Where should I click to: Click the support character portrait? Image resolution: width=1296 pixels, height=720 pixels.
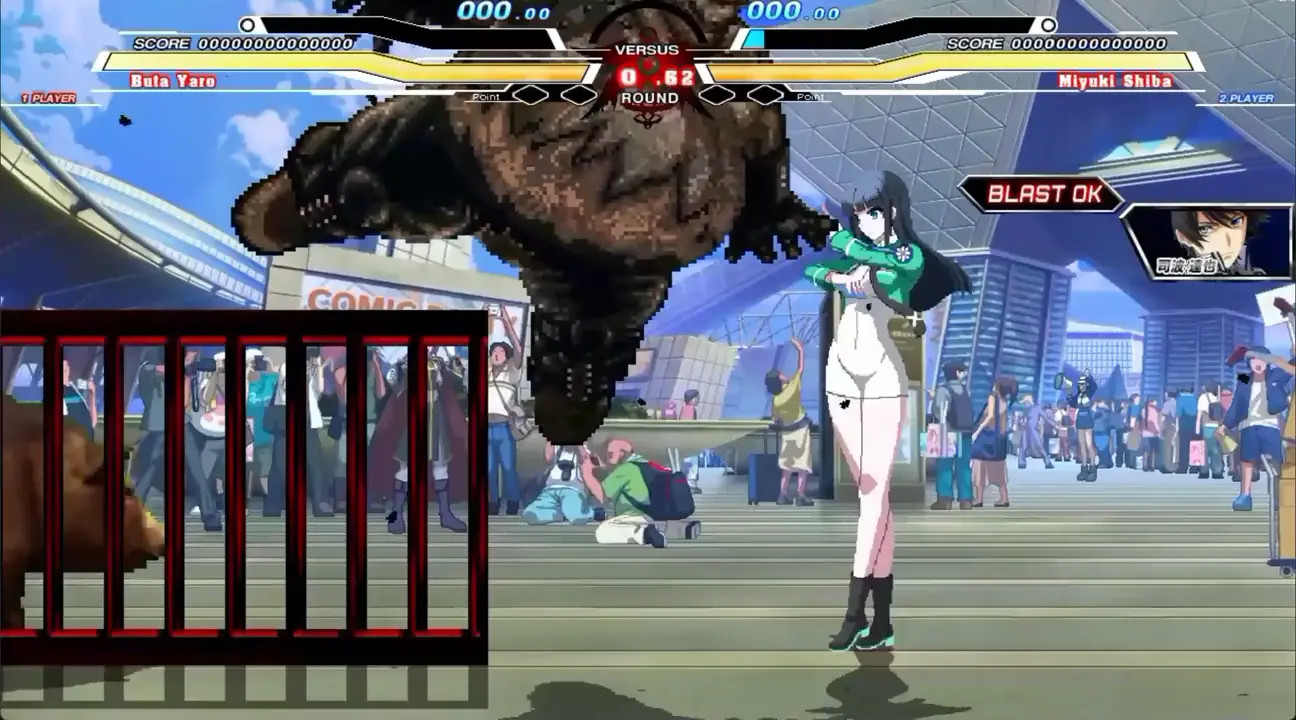[1206, 240]
